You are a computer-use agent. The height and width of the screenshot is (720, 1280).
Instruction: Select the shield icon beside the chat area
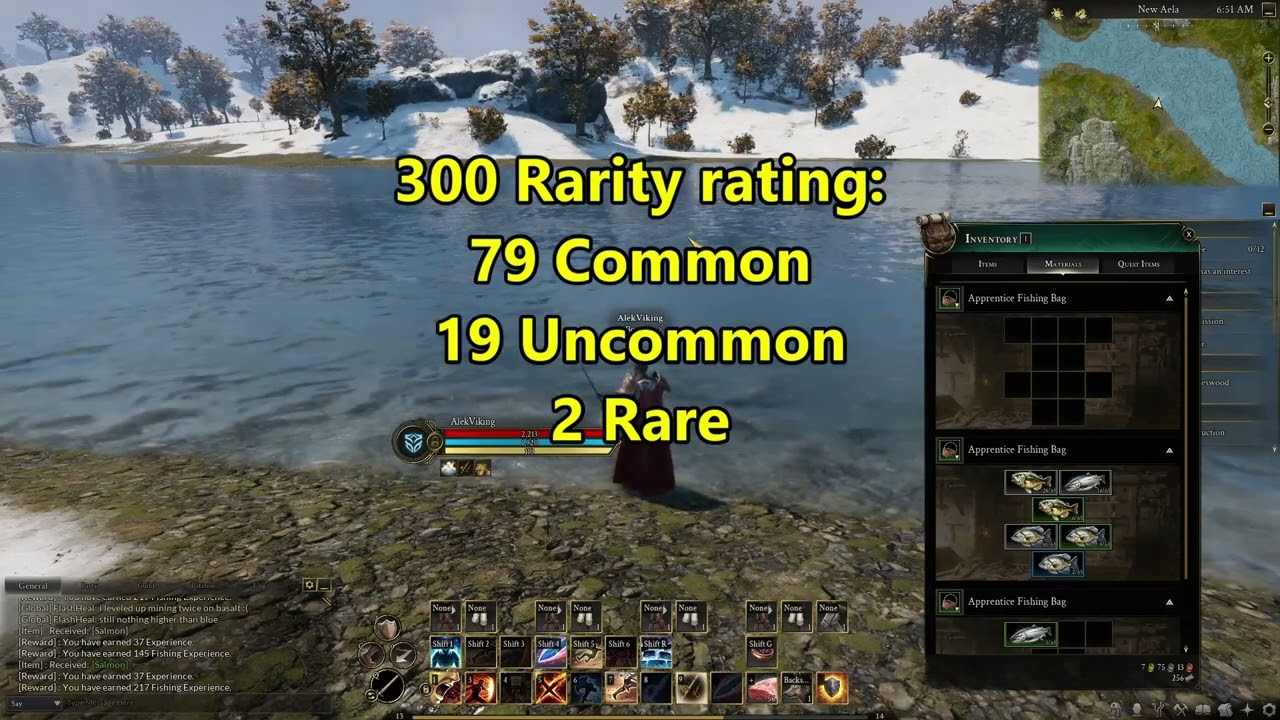[386, 628]
